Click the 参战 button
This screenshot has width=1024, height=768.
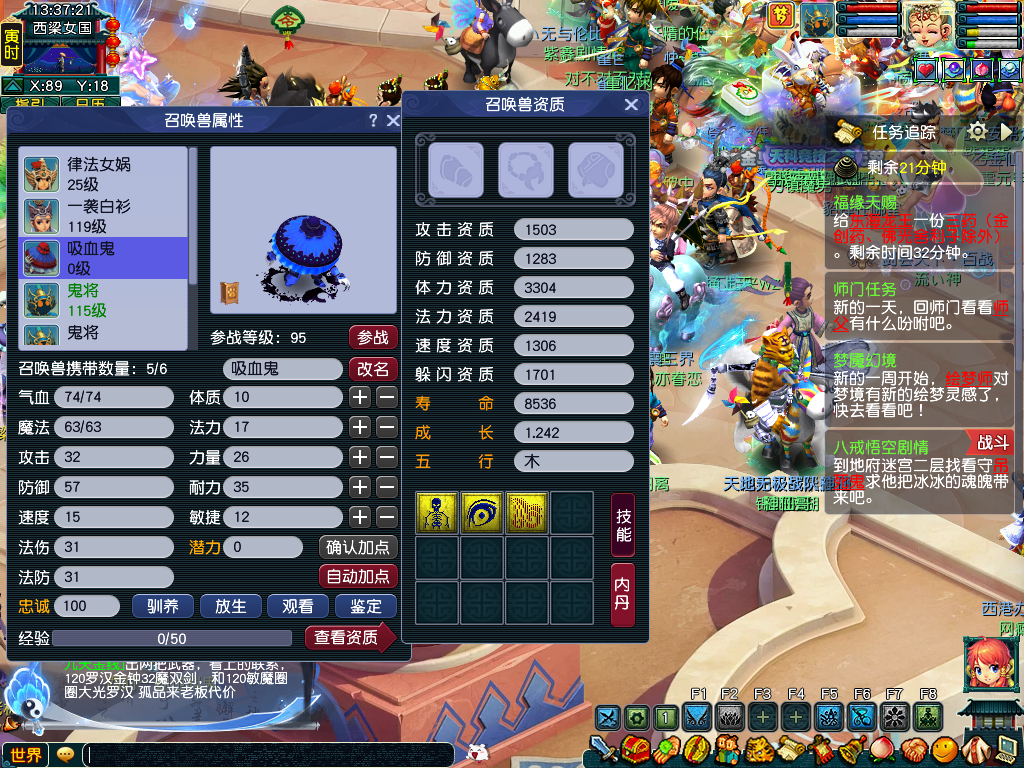[x=373, y=338]
